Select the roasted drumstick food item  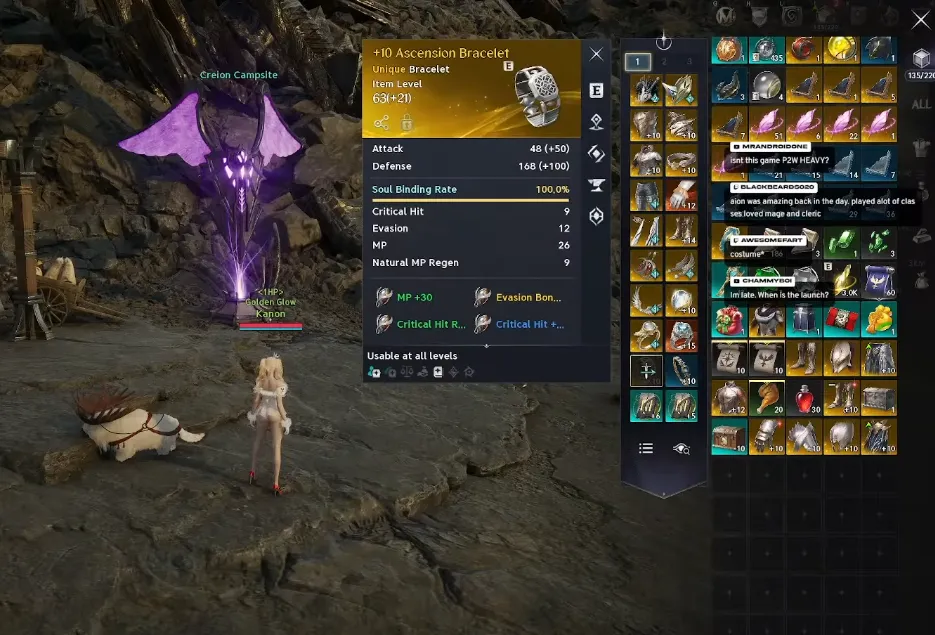click(x=765, y=397)
